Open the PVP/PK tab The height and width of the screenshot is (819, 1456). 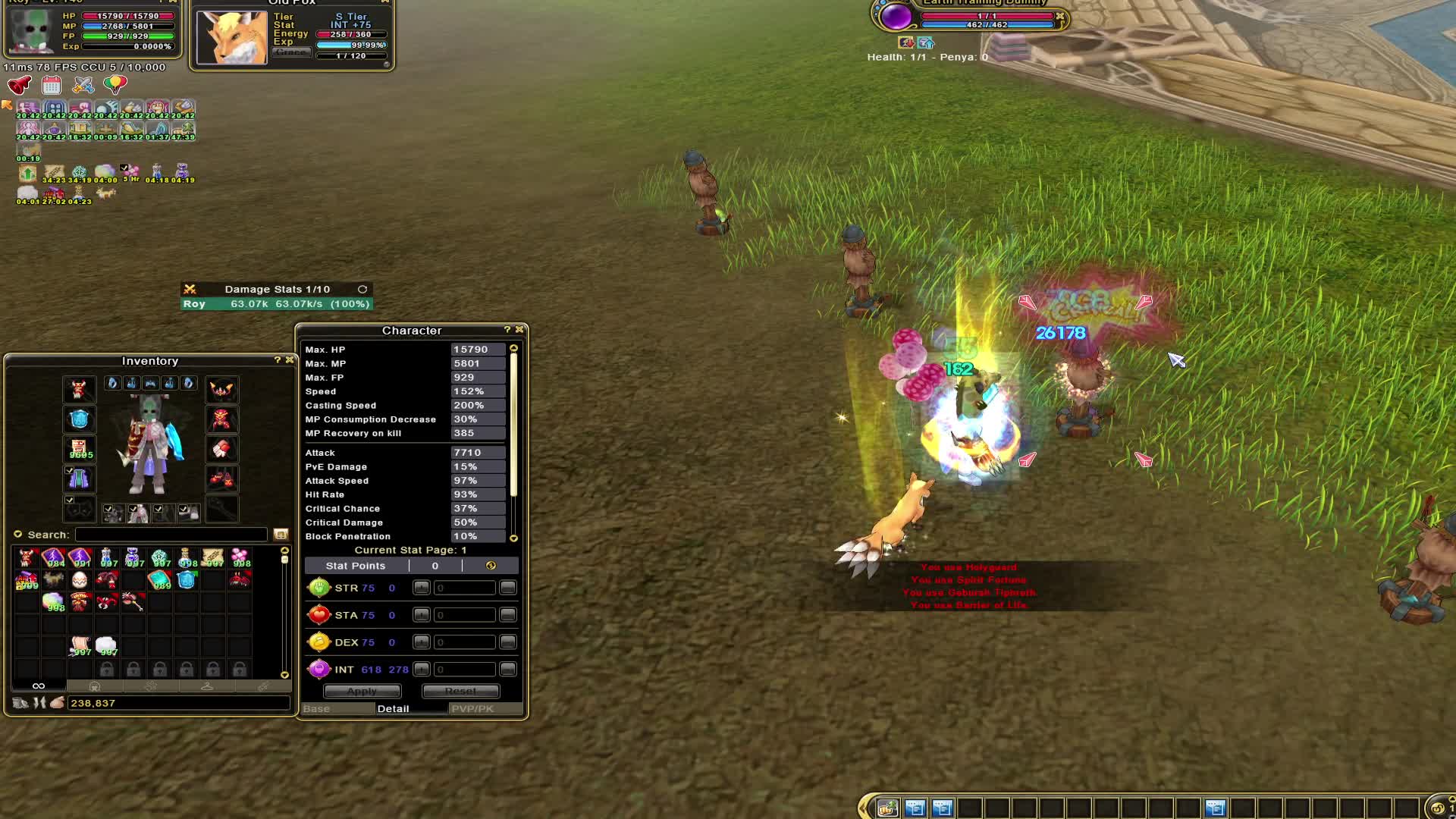point(472,709)
